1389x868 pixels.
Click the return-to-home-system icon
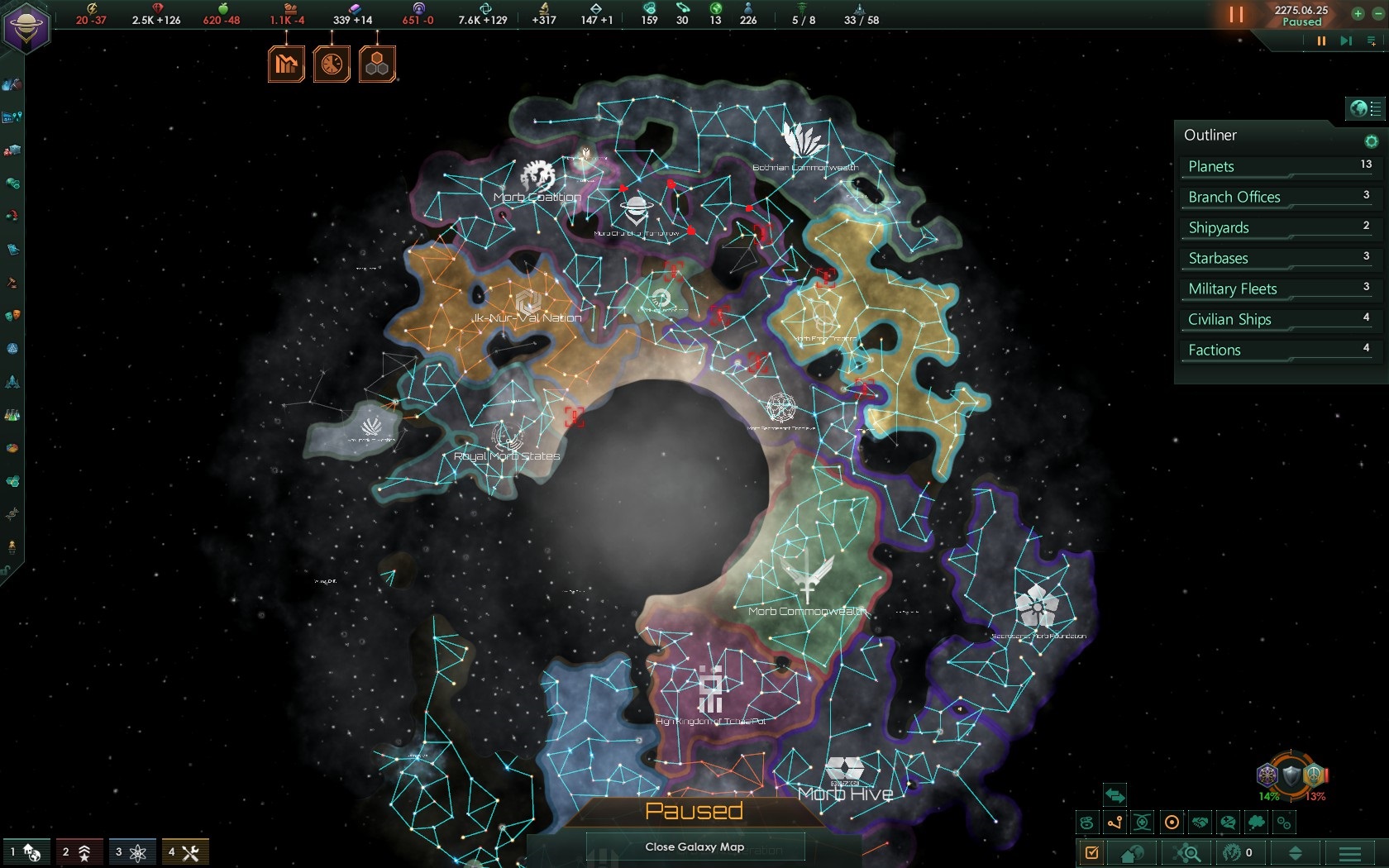(1130, 852)
